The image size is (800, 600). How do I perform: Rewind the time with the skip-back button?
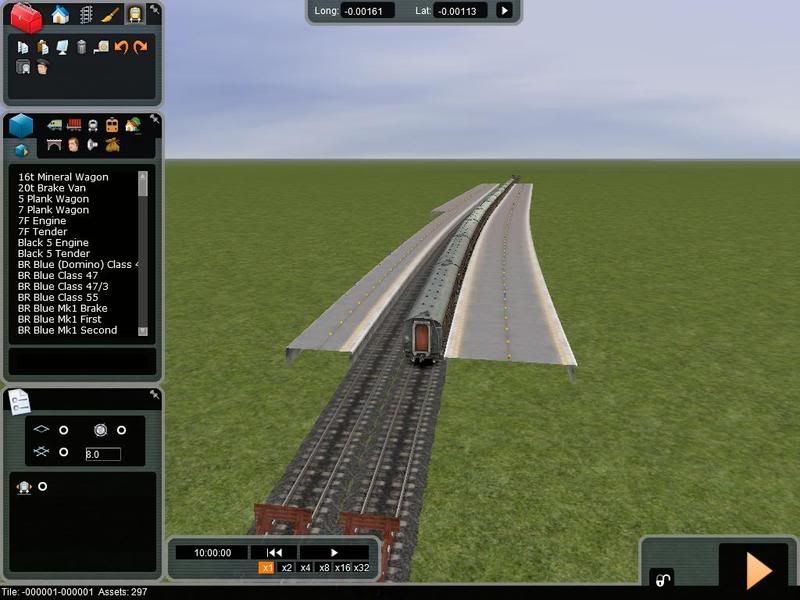pos(273,552)
